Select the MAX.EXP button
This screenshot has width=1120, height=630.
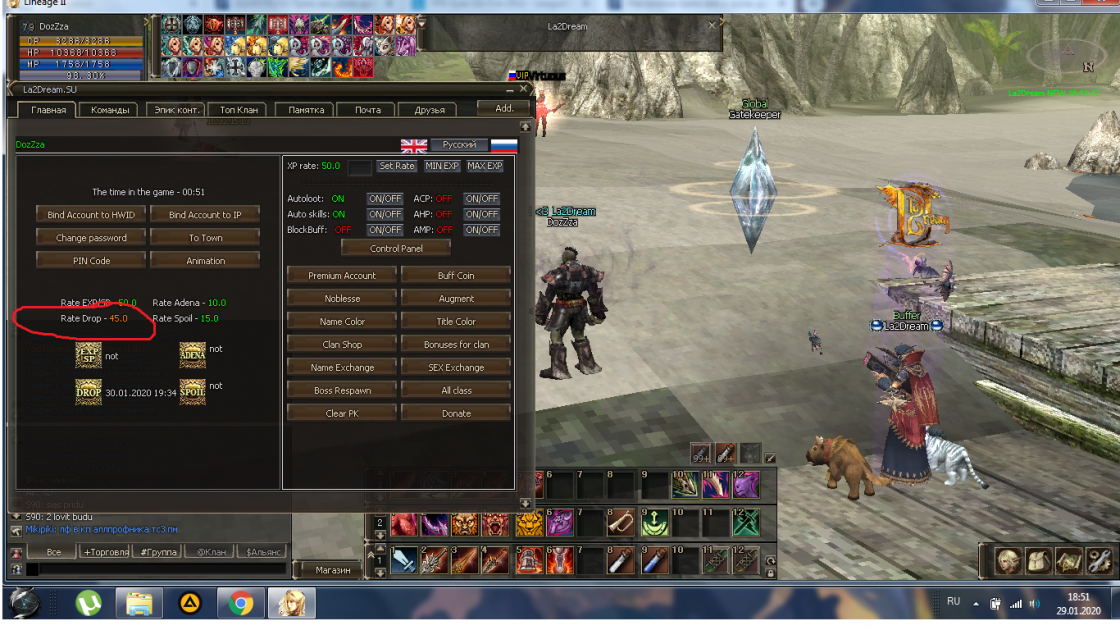(485, 166)
